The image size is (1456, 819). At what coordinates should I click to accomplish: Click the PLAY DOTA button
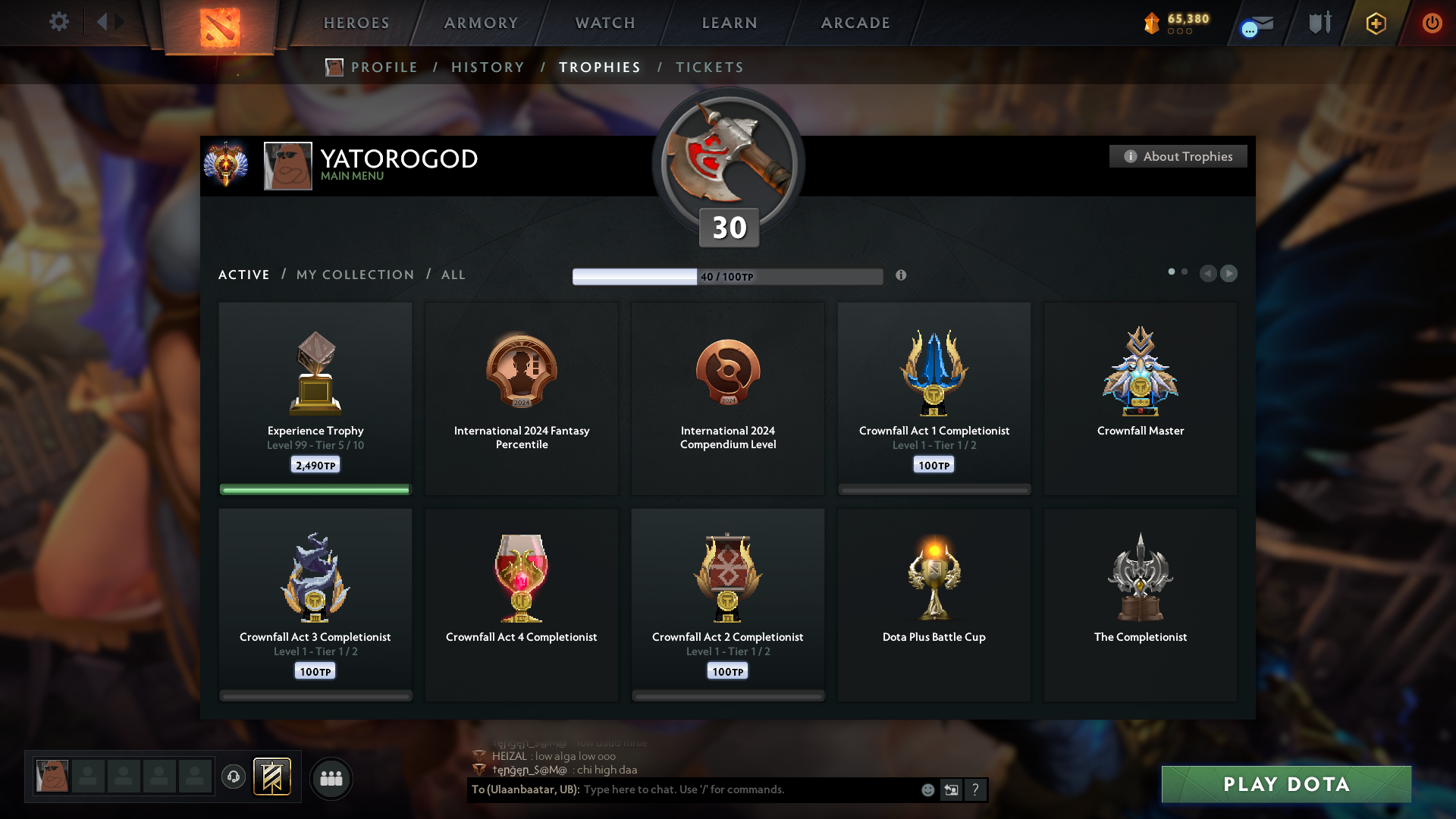pos(1285,785)
